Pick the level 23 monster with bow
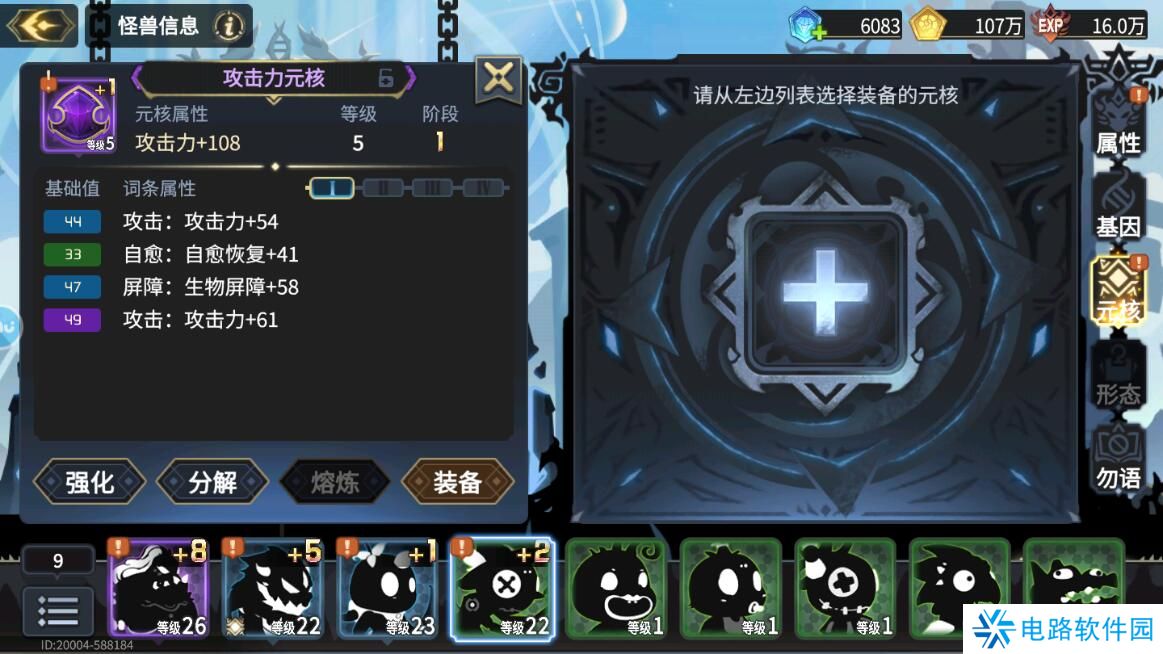 (x=387, y=588)
